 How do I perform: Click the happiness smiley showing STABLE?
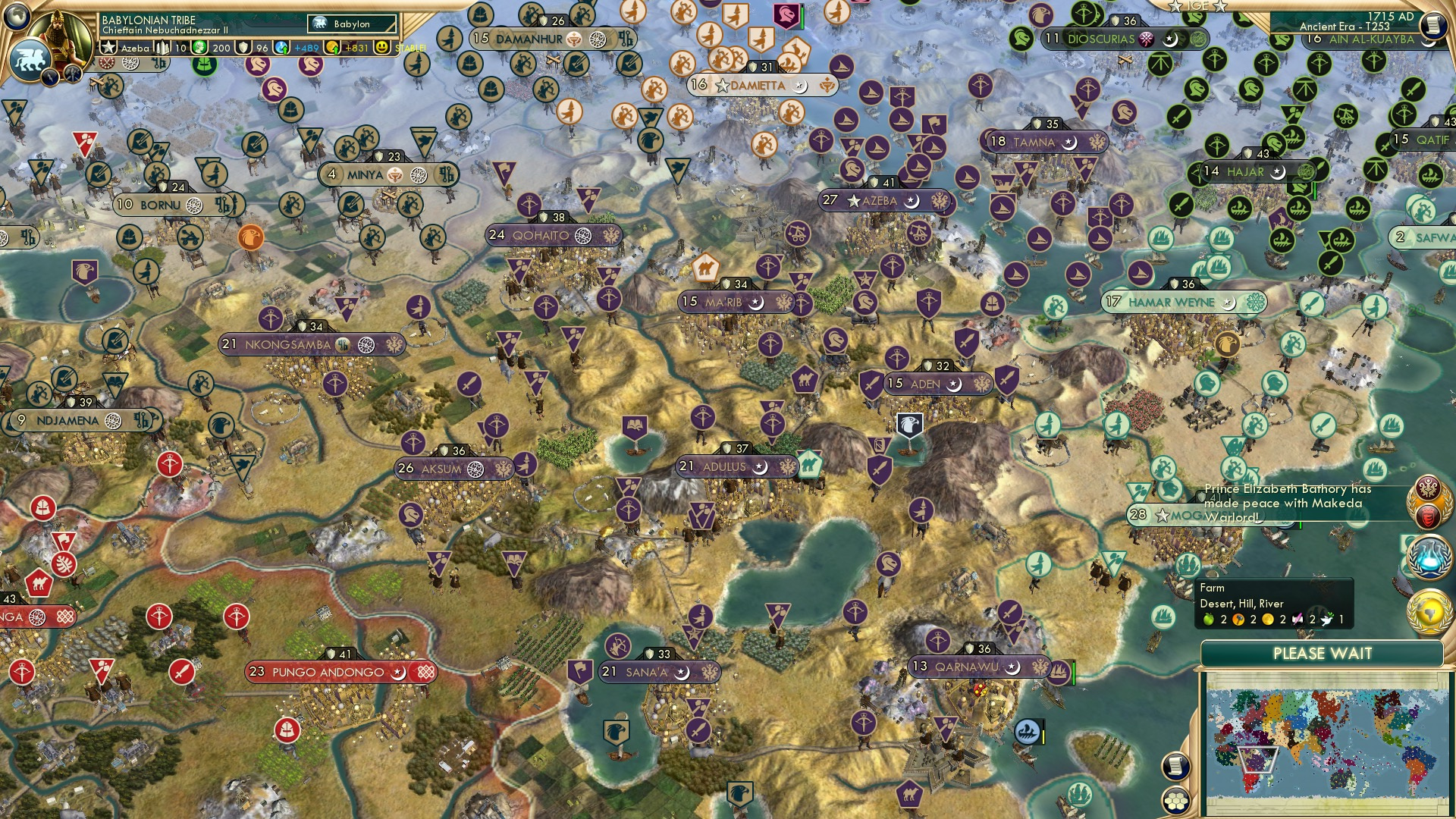pos(383,47)
